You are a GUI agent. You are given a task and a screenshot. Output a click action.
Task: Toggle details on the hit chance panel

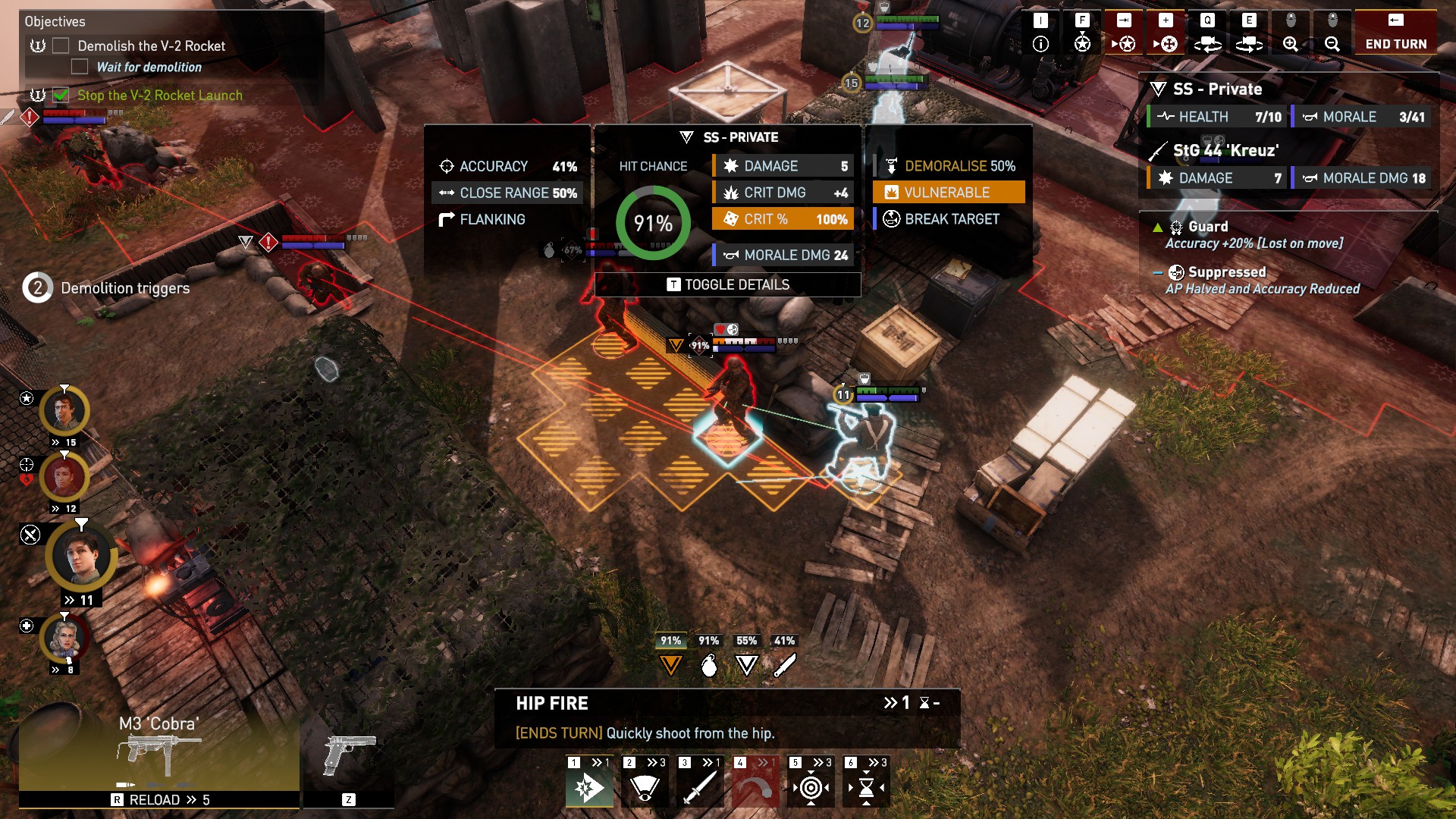click(x=728, y=284)
